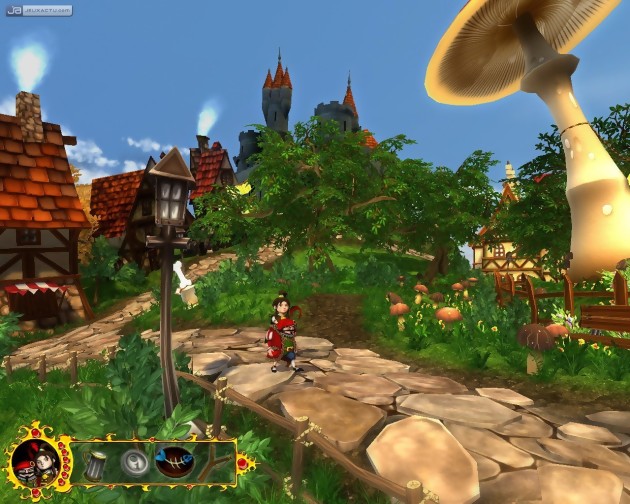Click the character portrait medallion

(36, 461)
